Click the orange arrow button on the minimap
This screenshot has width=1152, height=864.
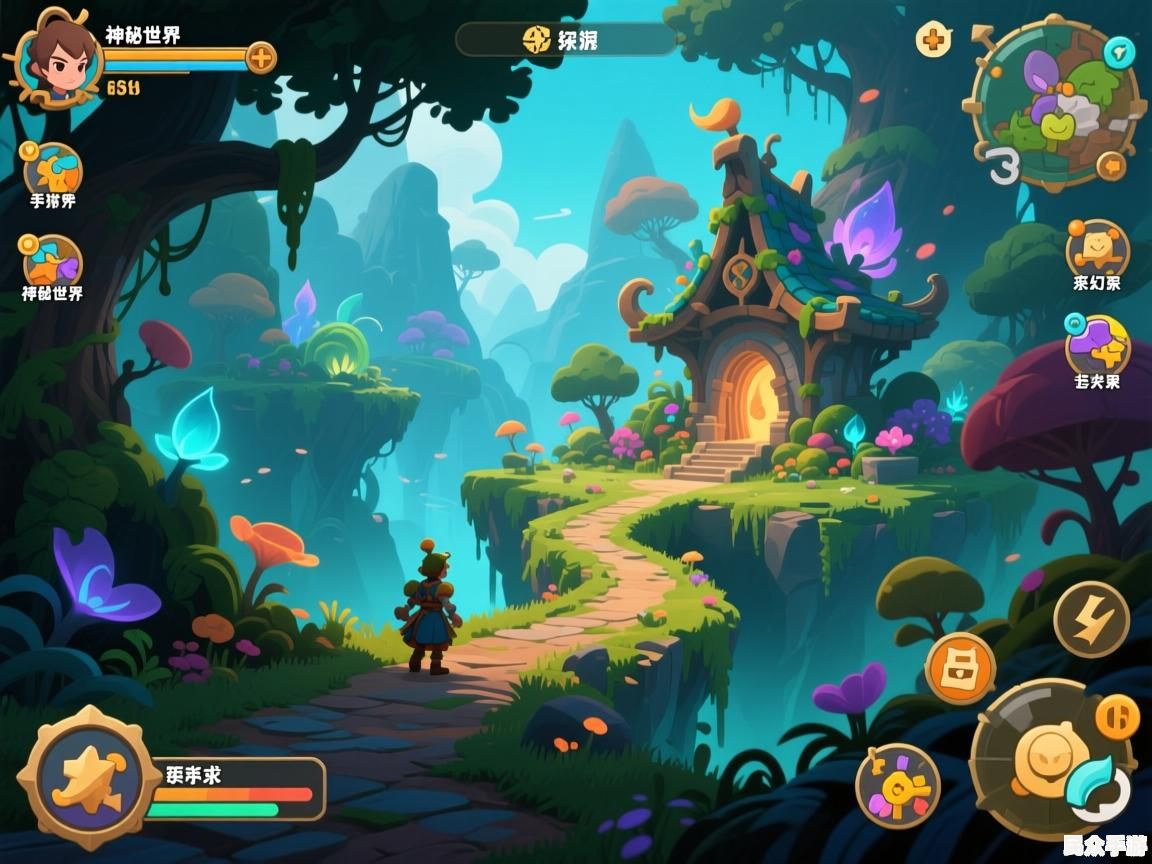(1110, 166)
